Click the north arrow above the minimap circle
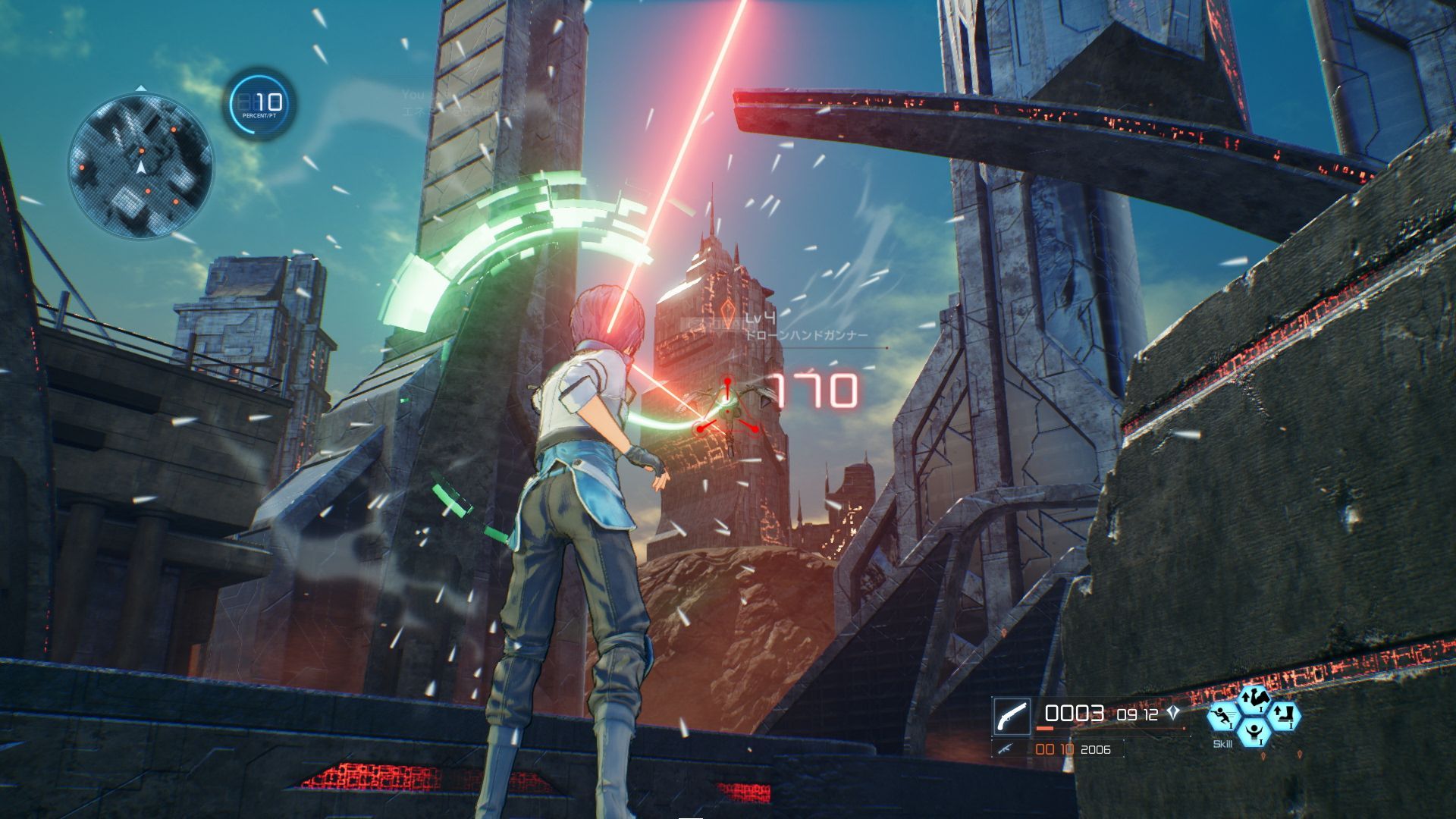 click(x=141, y=88)
